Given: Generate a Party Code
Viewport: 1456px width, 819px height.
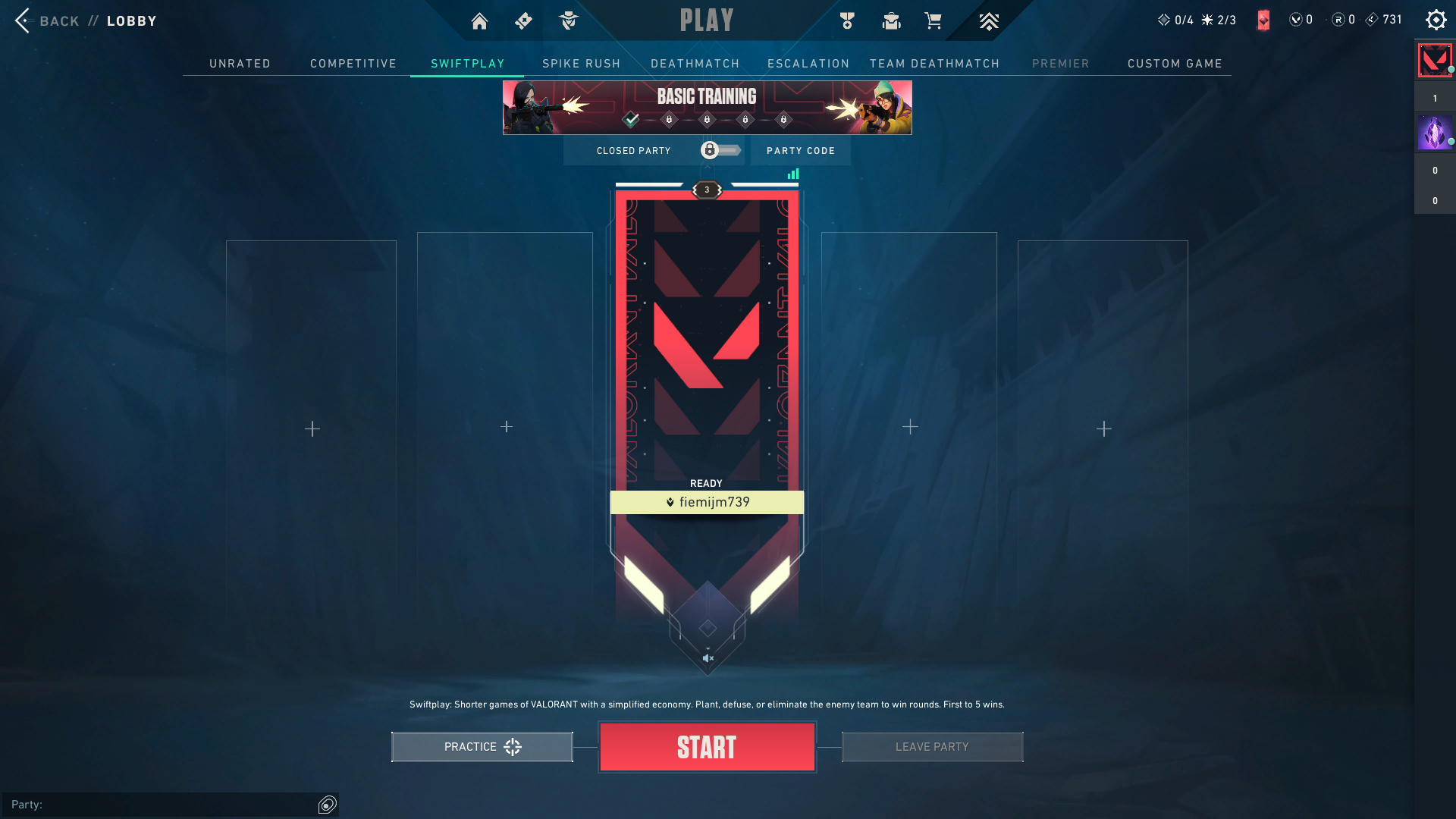Looking at the screenshot, I should coord(800,151).
